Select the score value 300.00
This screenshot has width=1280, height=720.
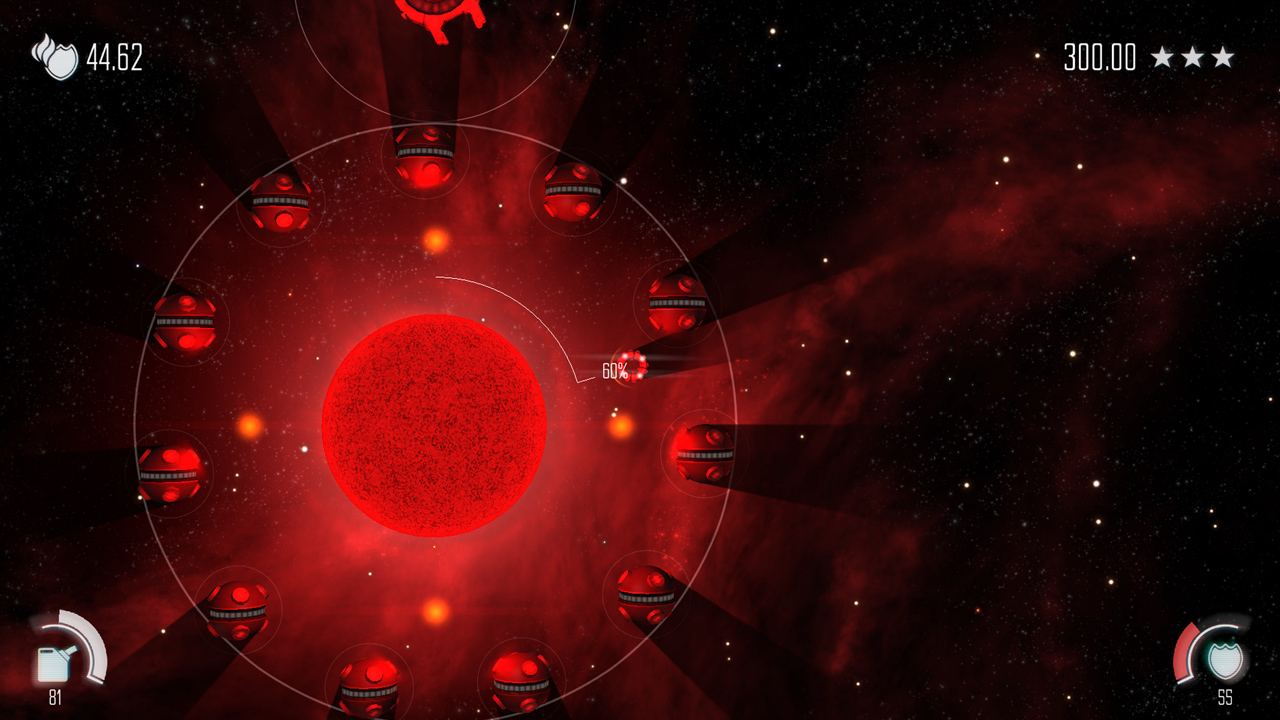pyautogui.click(x=1100, y=57)
